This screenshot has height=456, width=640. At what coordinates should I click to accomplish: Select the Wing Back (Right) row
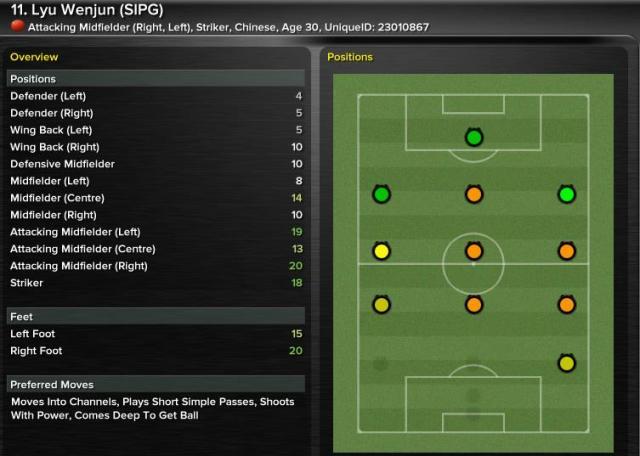(x=155, y=147)
